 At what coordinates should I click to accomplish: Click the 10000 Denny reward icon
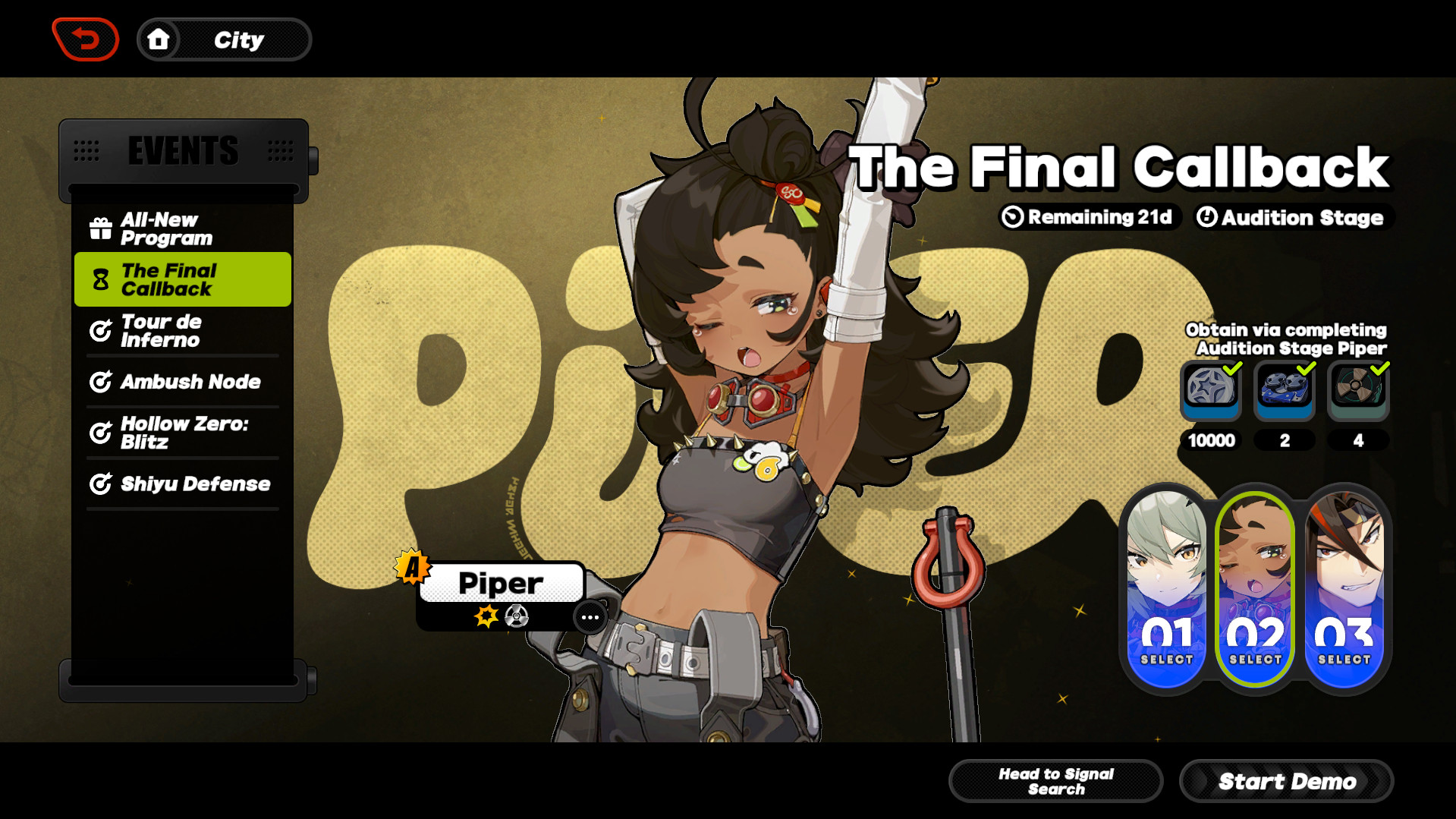tap(1210, 390)
